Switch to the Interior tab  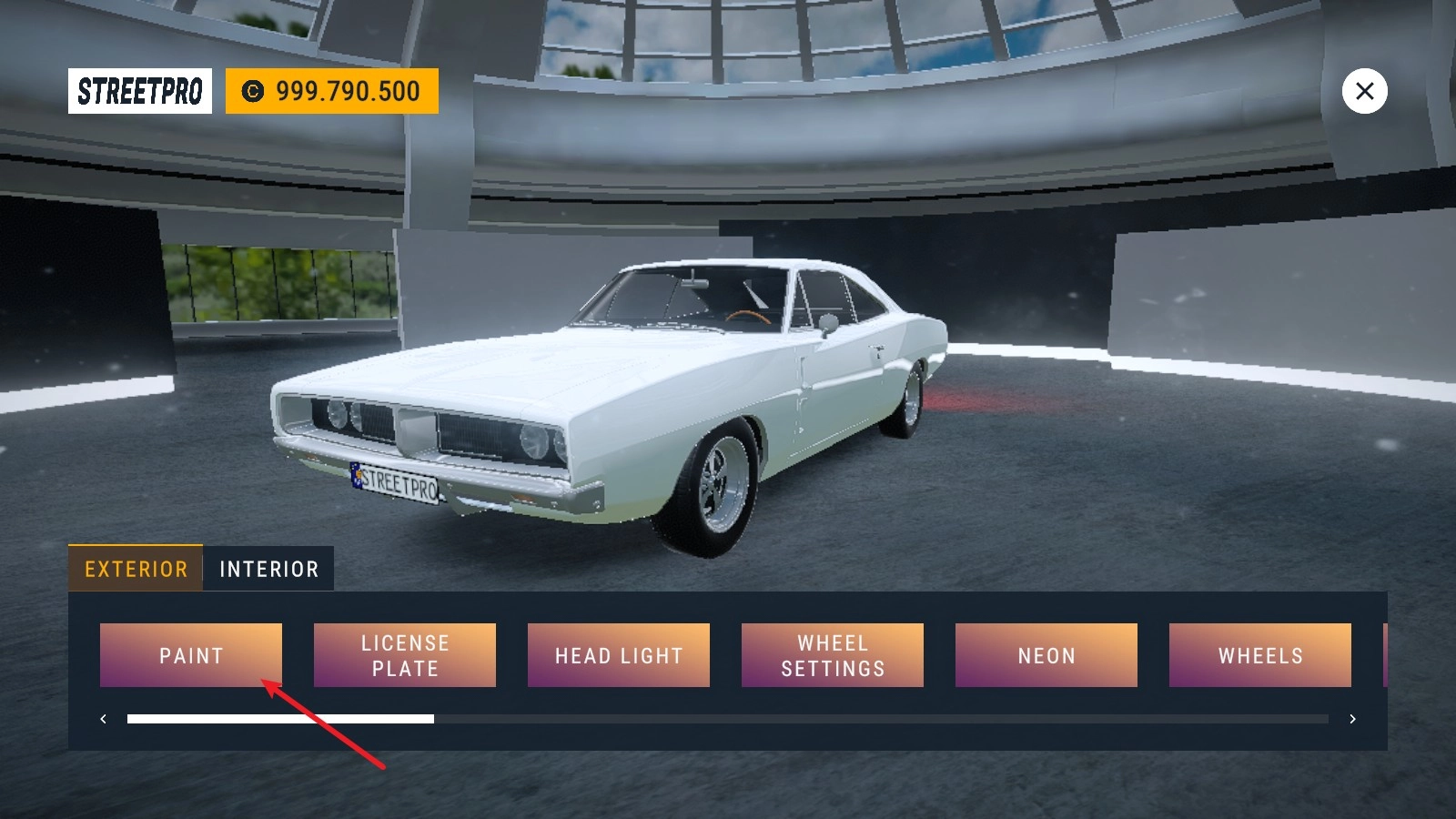click(x=268, y=569)
